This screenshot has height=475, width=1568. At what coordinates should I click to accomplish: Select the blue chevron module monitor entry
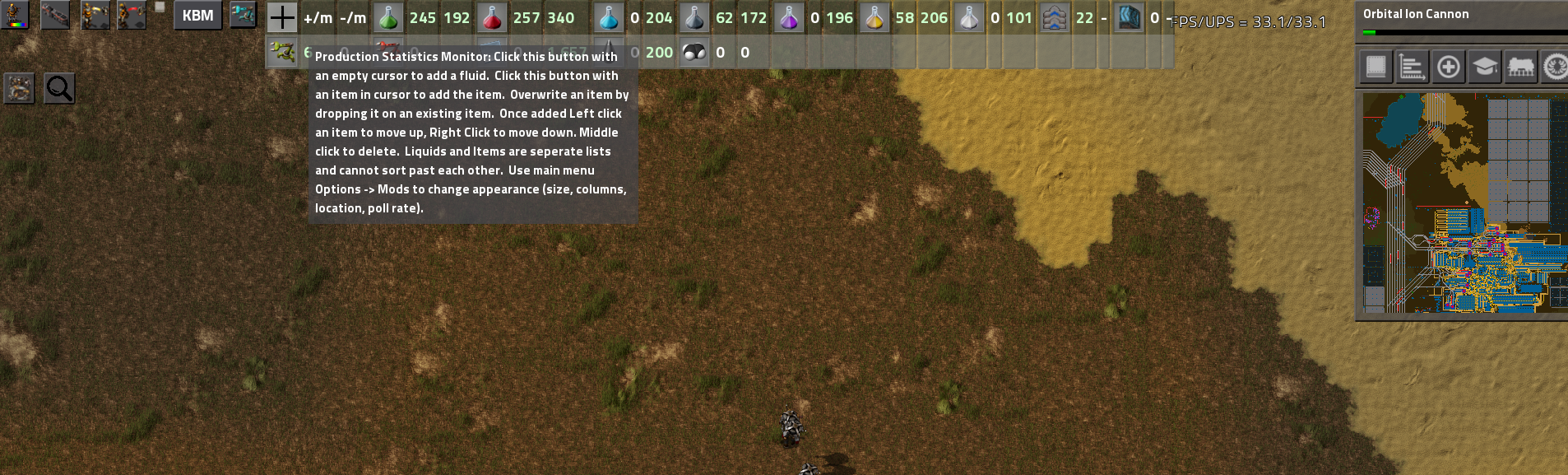(1055, 17)
